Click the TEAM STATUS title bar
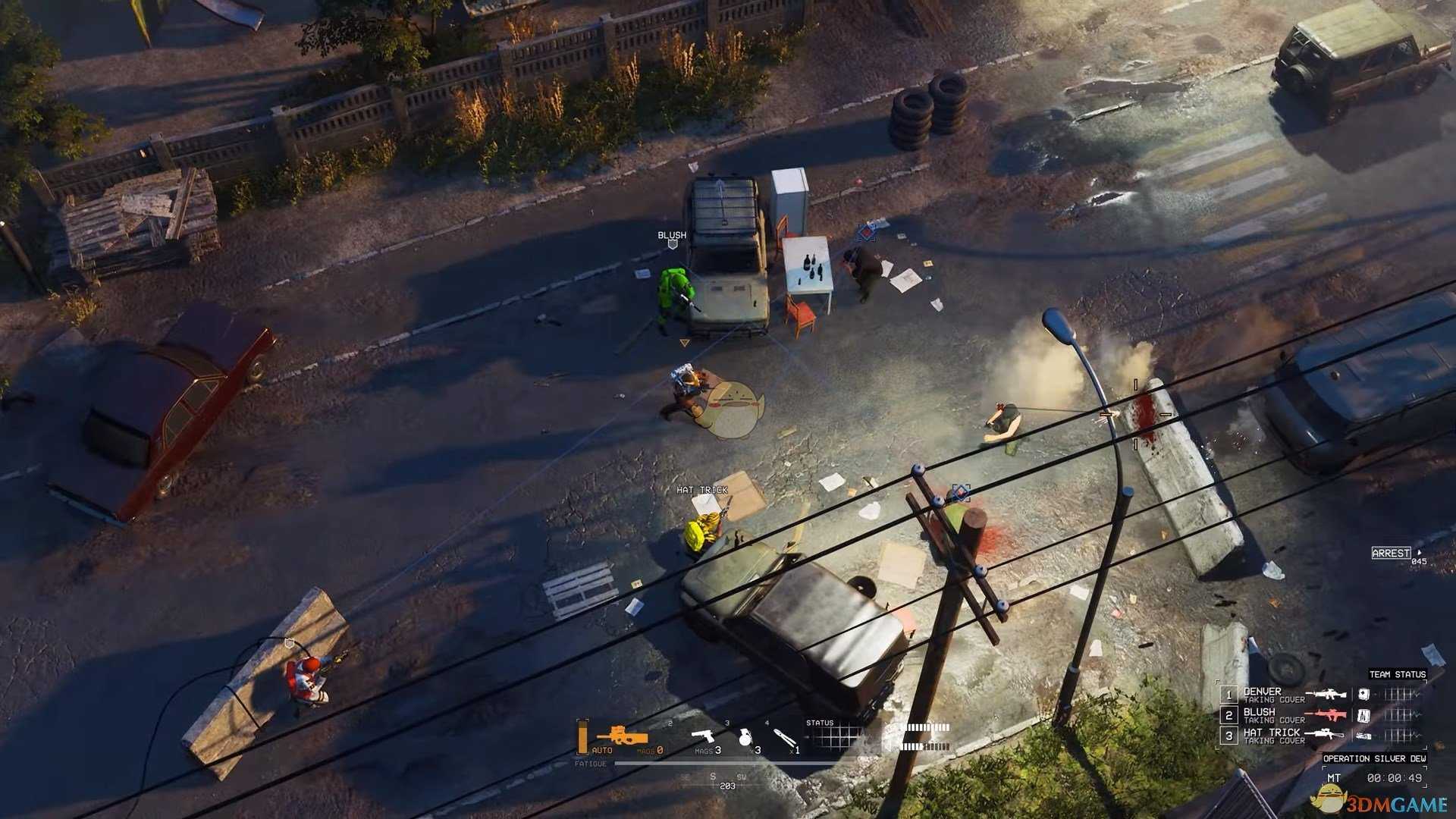The width and height of the screenshot is (1456, 819). point(1396,674)
